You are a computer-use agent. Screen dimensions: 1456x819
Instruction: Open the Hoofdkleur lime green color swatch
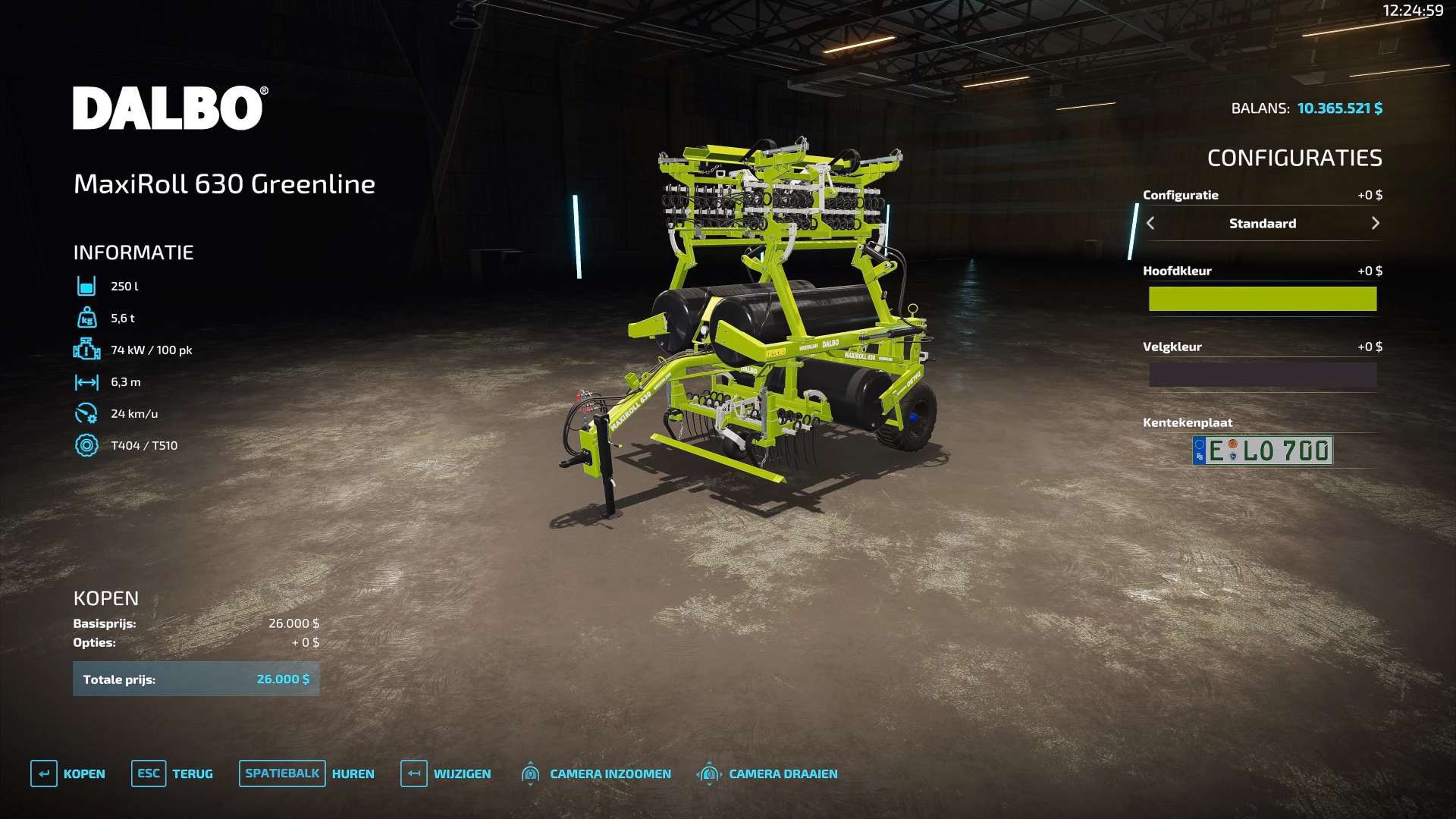[1262, 299]
